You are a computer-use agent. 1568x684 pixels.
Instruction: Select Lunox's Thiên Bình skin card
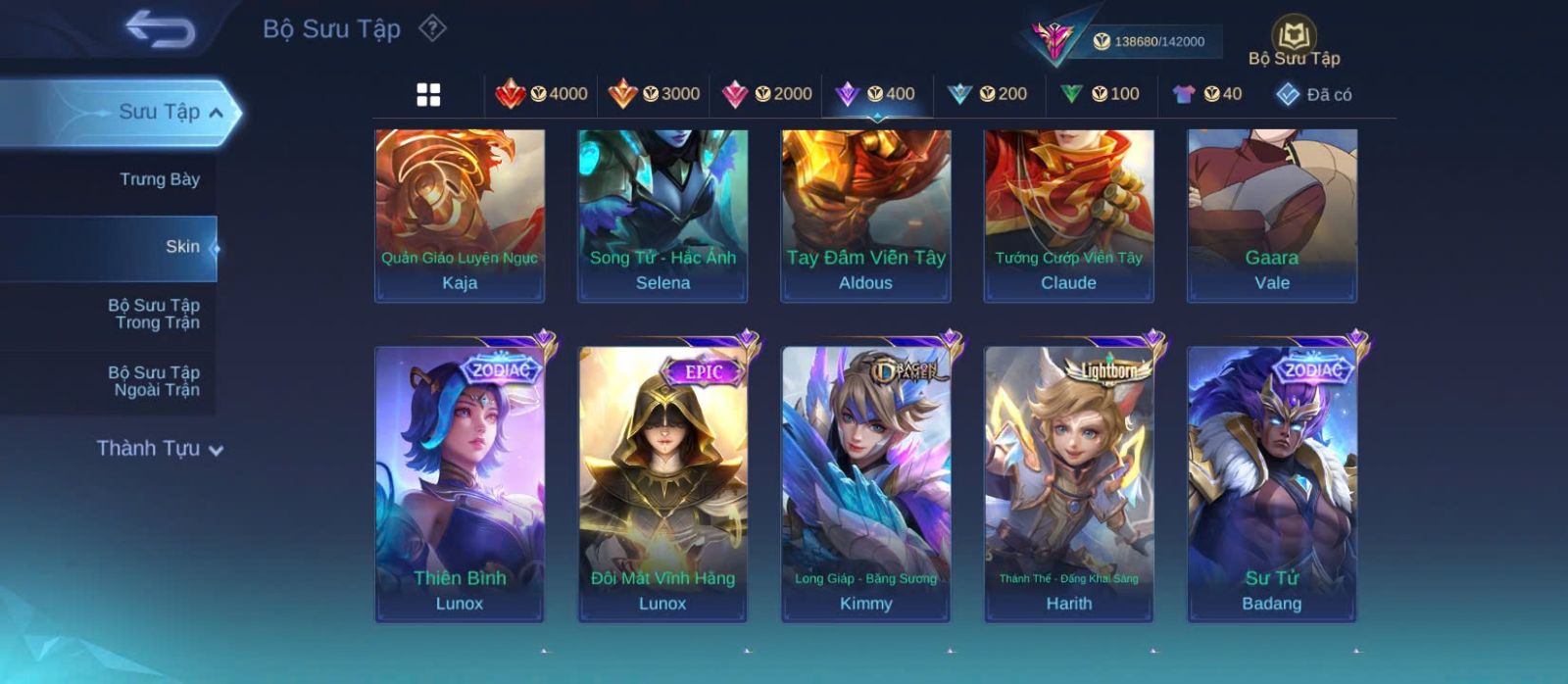[460, 483]
